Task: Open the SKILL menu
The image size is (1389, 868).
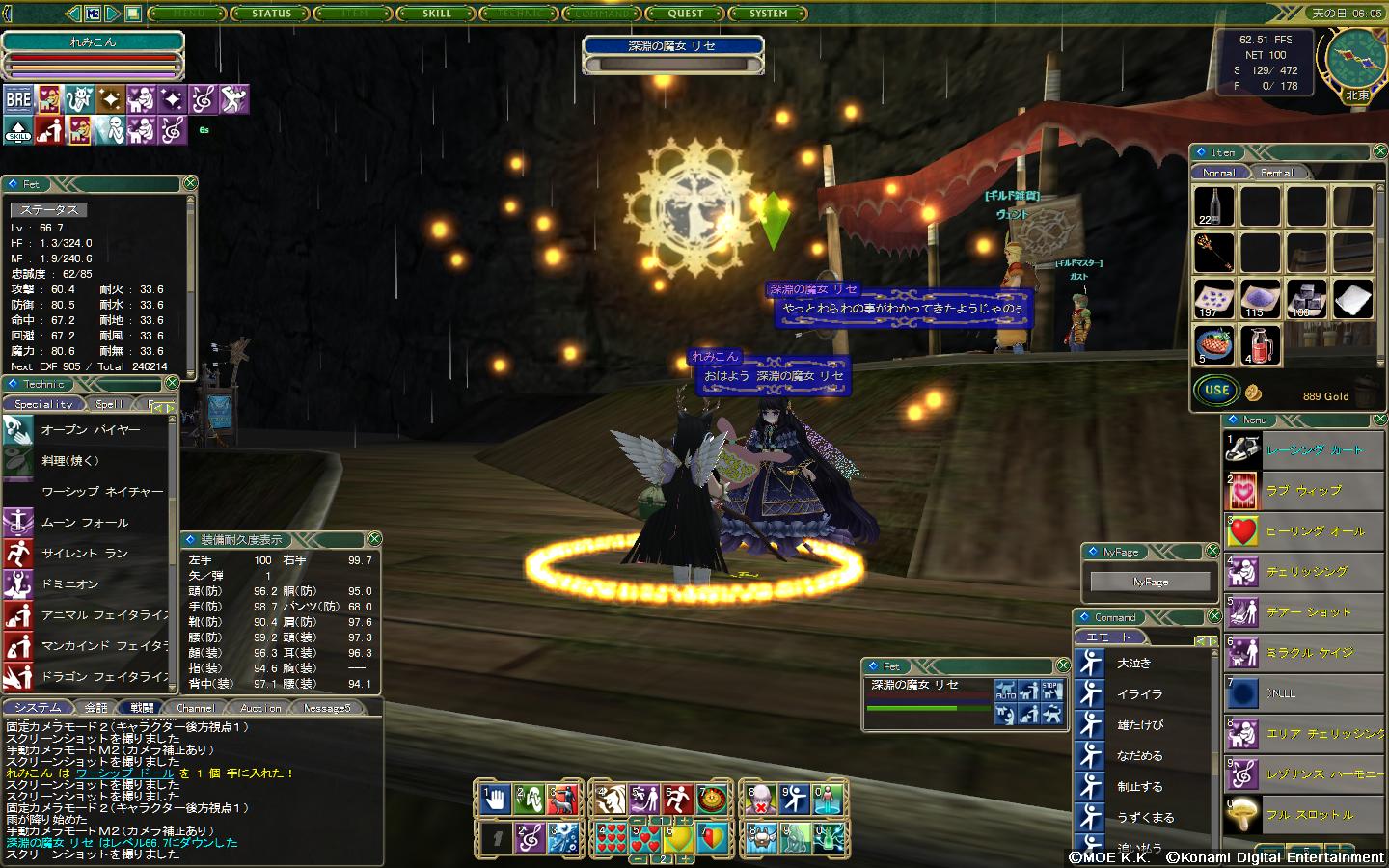Action: [x=437, y=14]
